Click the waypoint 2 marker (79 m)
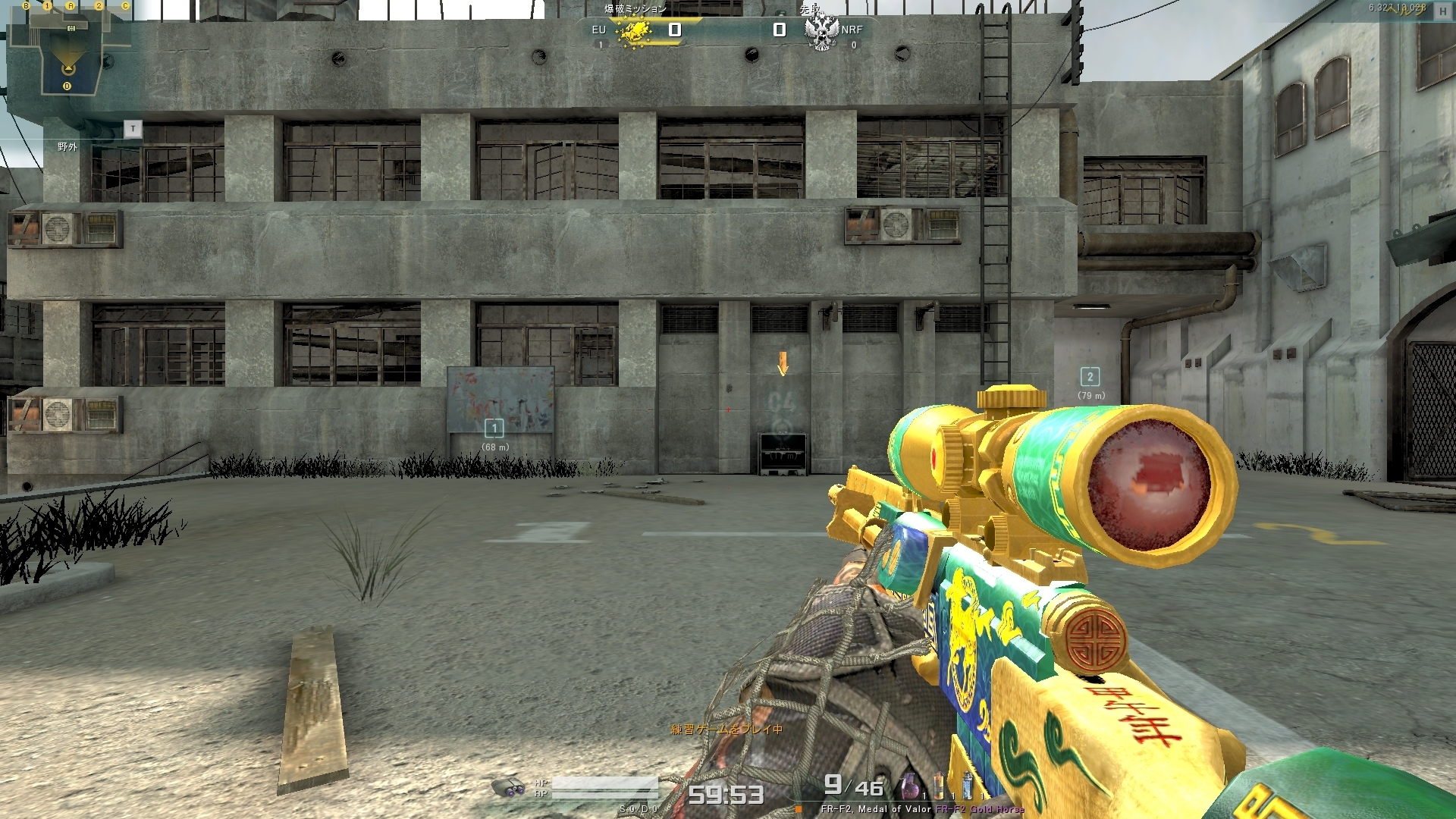Viewport: 1456px width, 819px height. click(1090, 377)
